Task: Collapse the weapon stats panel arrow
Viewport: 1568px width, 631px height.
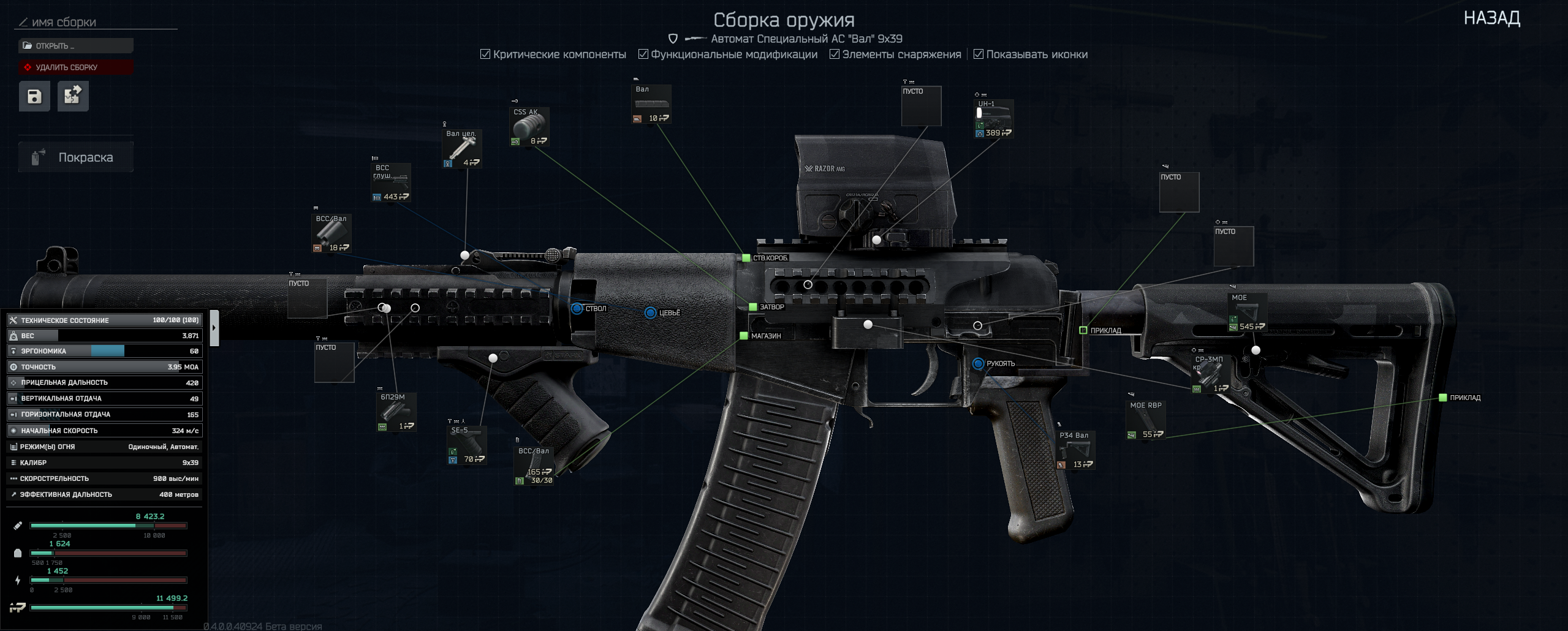Action: click(214, 328)
